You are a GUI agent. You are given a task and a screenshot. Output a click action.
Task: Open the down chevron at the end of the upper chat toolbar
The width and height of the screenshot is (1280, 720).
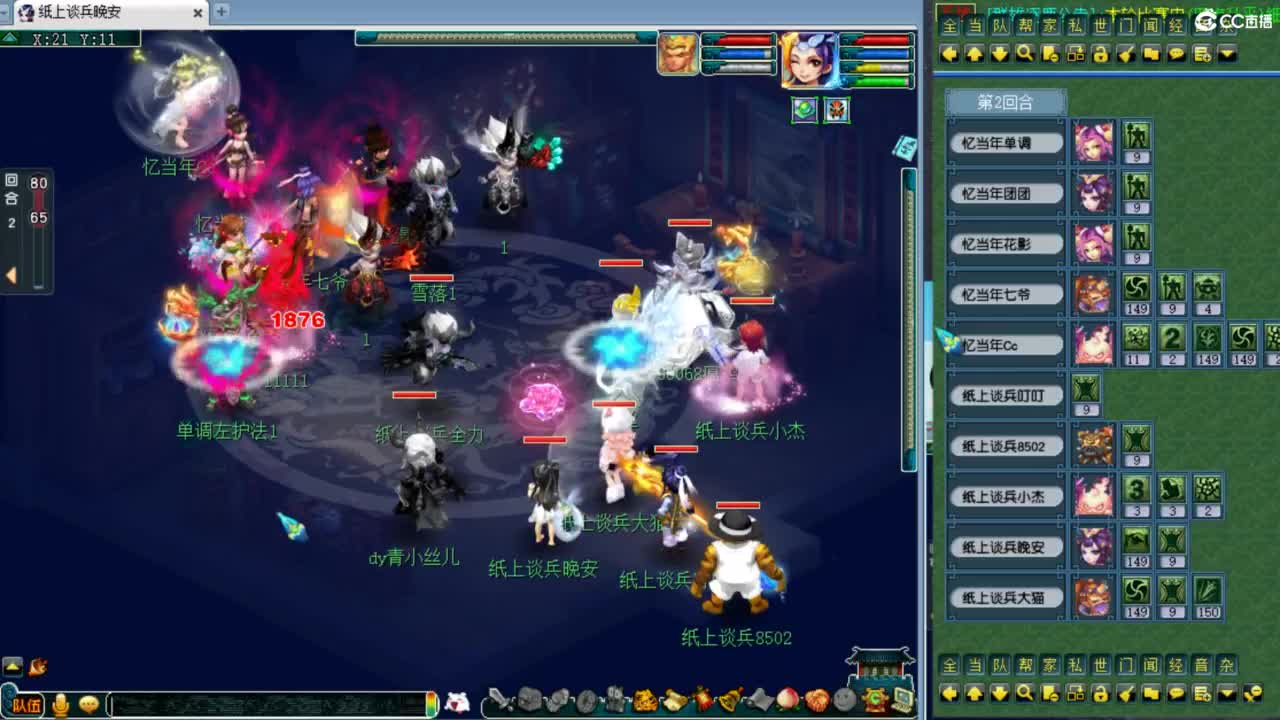coord(1227,55)
